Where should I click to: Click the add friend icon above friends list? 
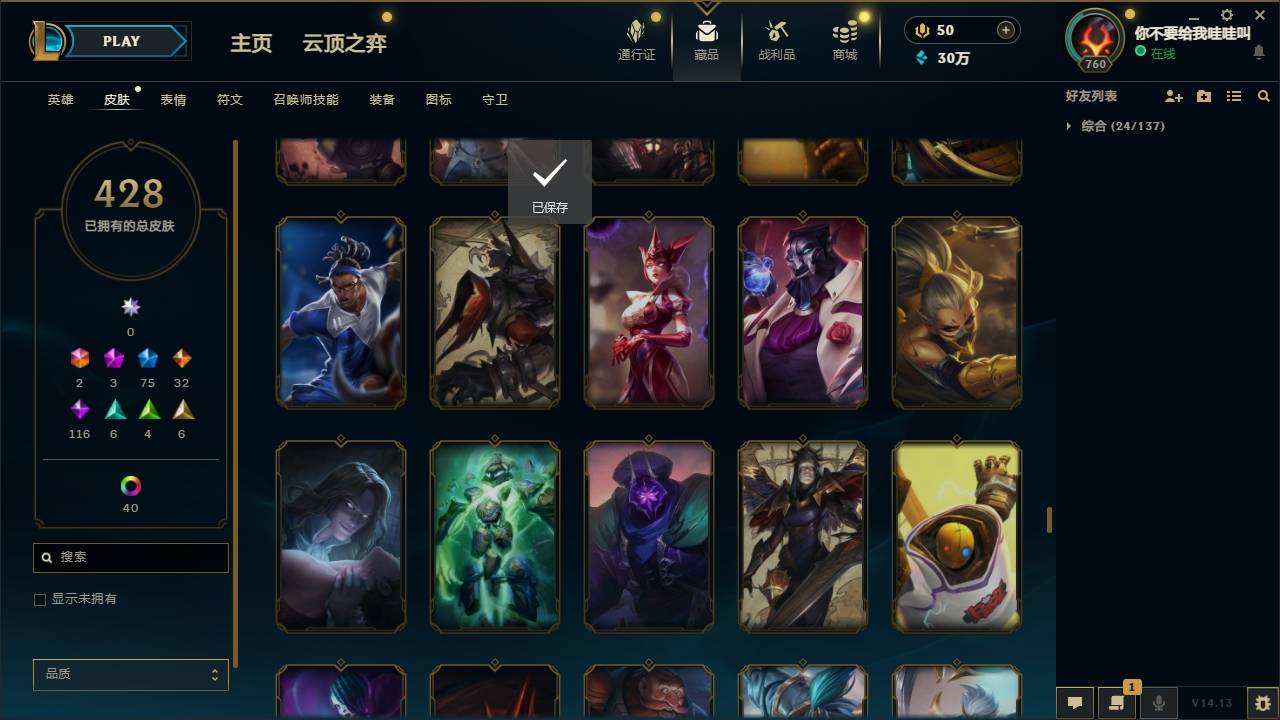pos(1172,95)
